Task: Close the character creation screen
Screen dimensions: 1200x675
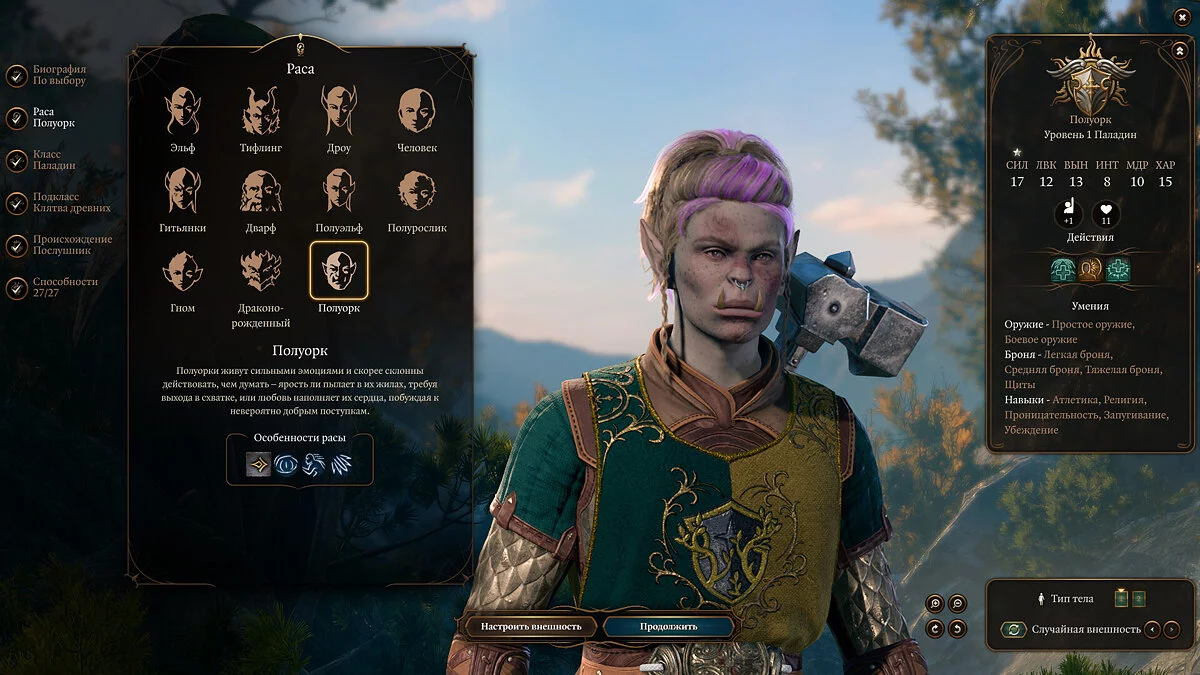Action: pyautogui.click(x=1183, y=17)
